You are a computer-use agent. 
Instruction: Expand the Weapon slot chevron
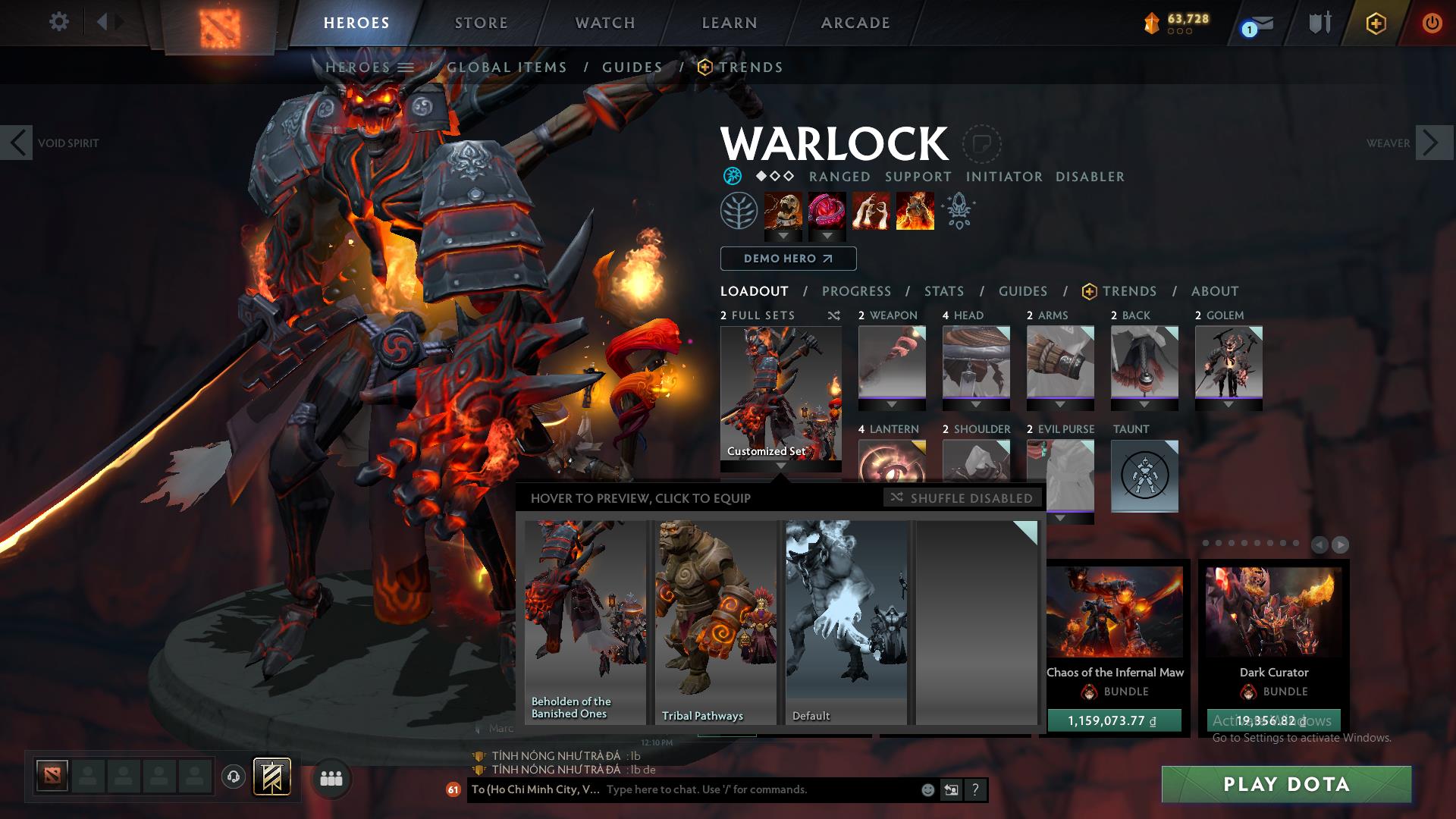[891, 403]
